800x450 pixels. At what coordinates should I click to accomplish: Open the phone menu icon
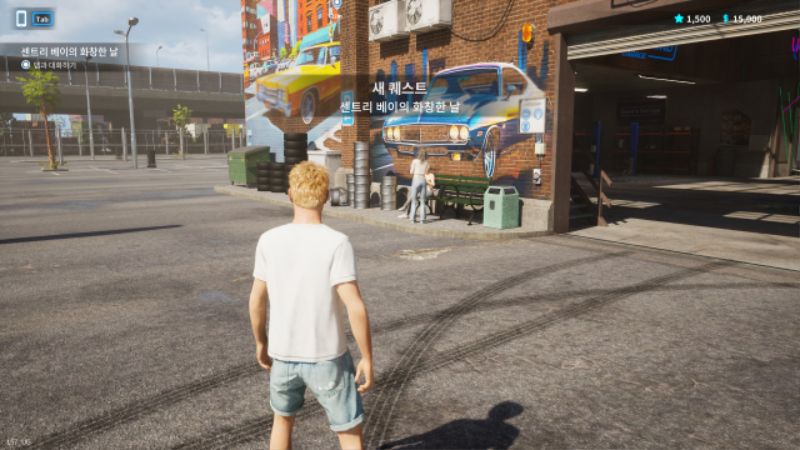pyautogui.click(x=21, y=18)
